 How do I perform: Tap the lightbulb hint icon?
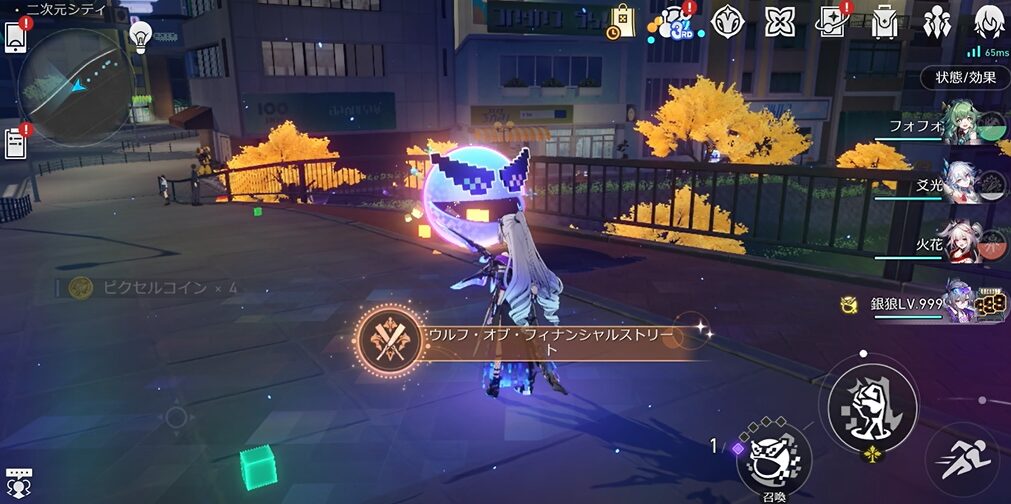point(140,35)
